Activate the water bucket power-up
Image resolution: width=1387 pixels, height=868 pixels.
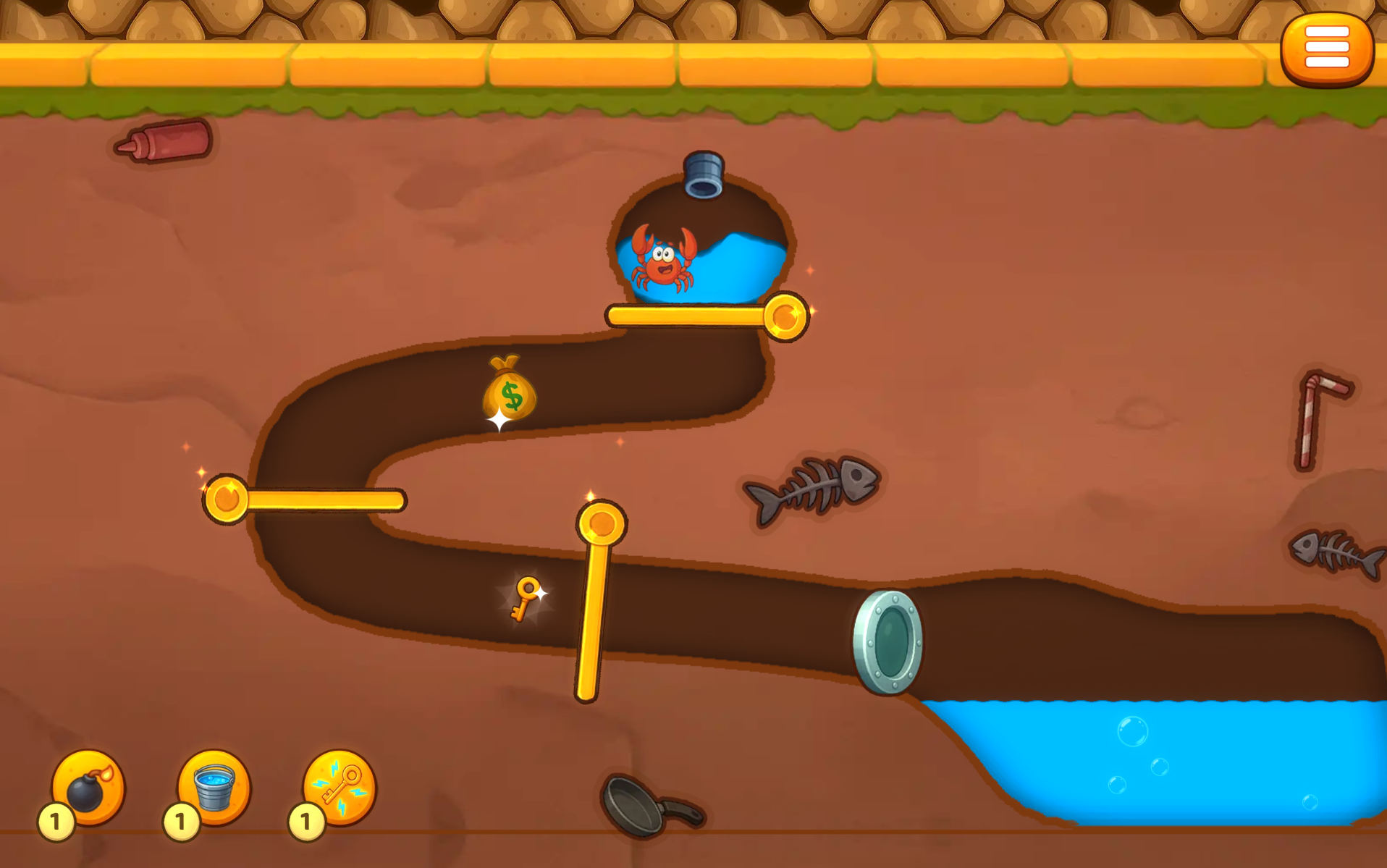tap(214, 787)
